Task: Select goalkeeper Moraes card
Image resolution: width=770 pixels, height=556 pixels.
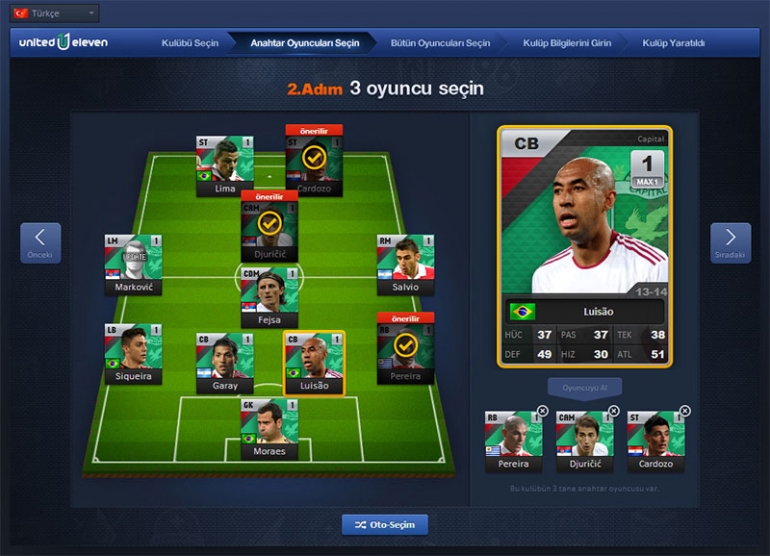Action: [269, 428]
